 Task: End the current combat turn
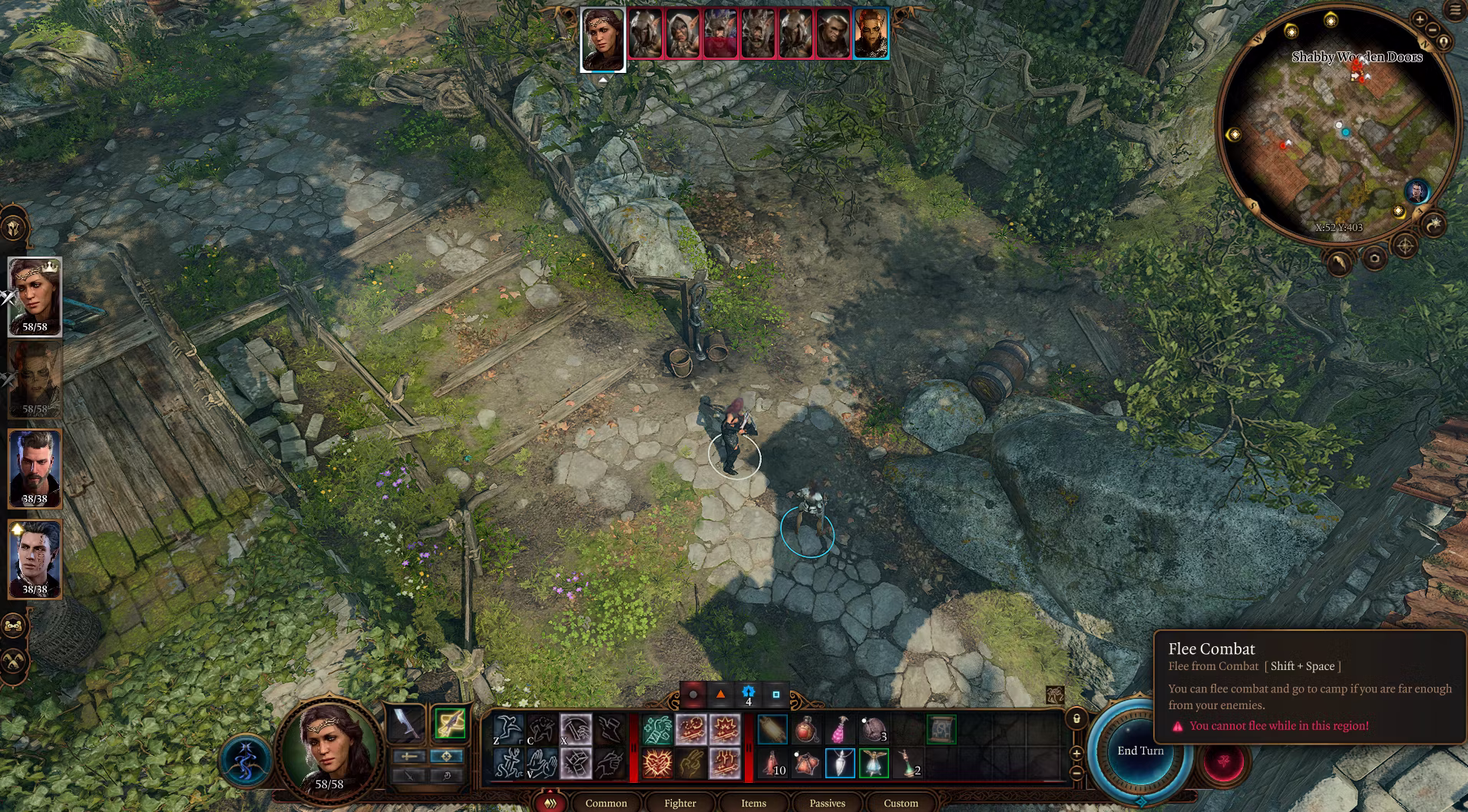pyautogui.click(x=1139, y=751)
